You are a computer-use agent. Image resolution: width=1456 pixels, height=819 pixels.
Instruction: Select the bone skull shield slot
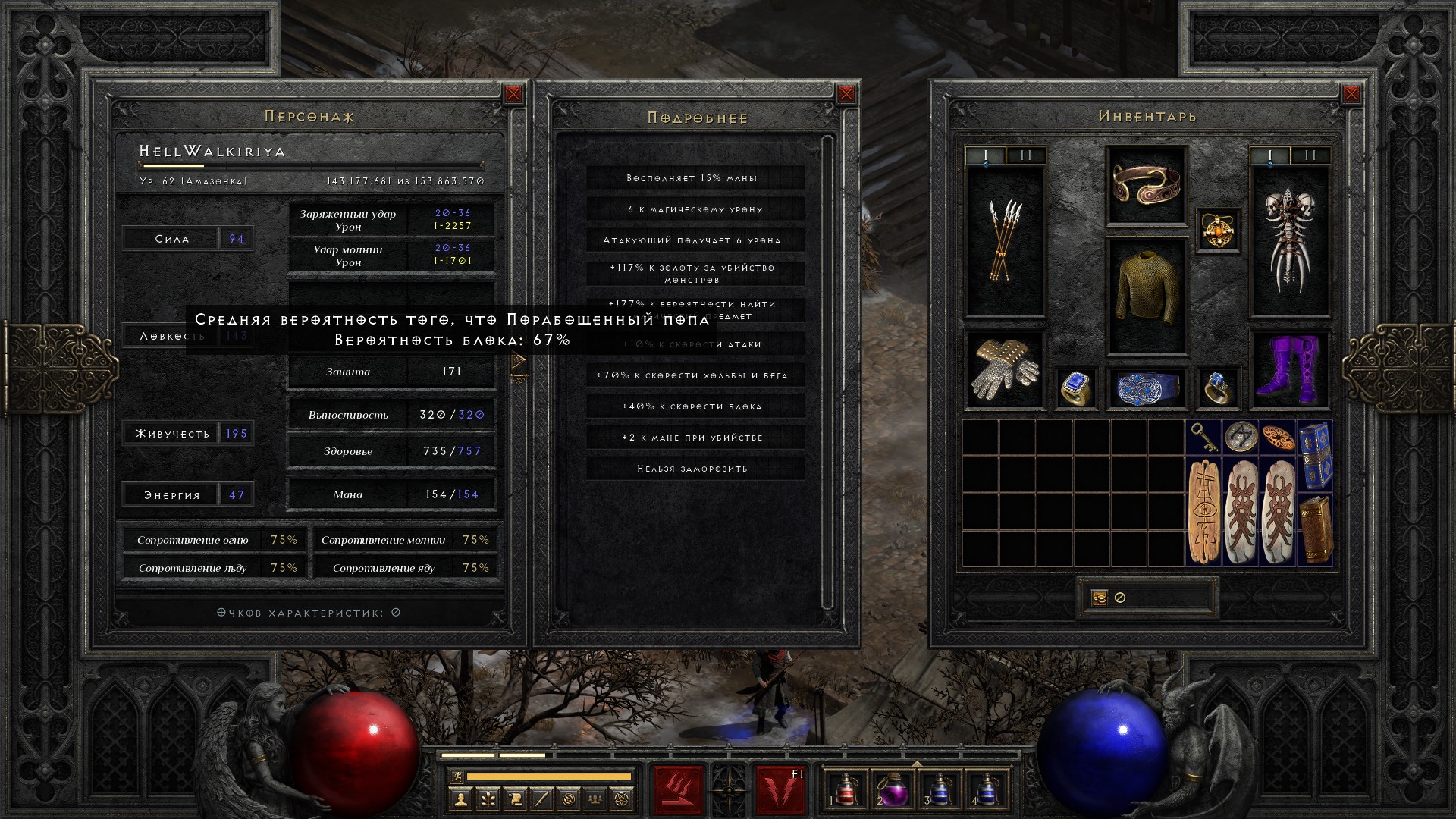tap(1289, 241)
